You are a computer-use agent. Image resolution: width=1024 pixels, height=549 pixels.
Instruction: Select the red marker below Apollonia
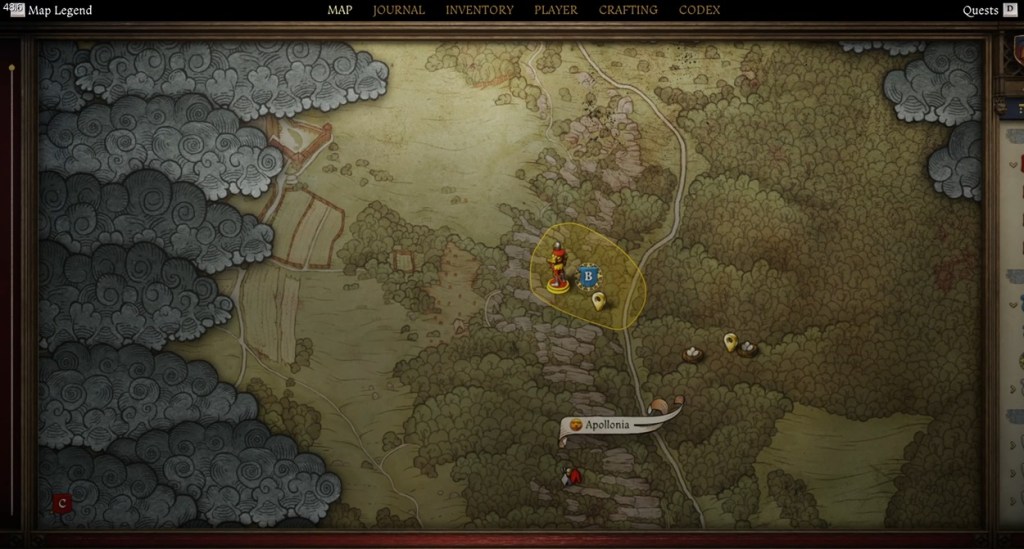[x=572, y=476]
